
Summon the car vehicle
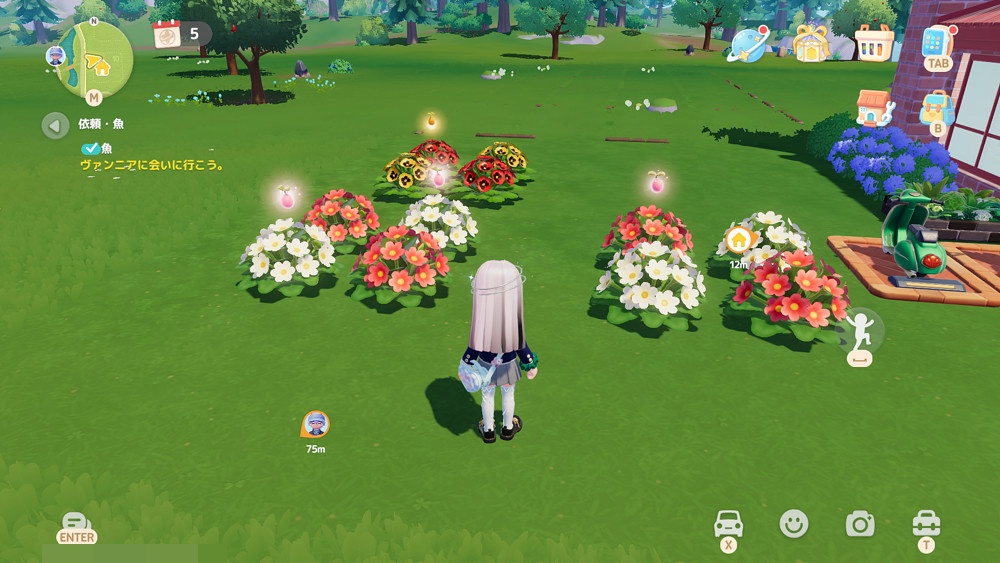729,523
